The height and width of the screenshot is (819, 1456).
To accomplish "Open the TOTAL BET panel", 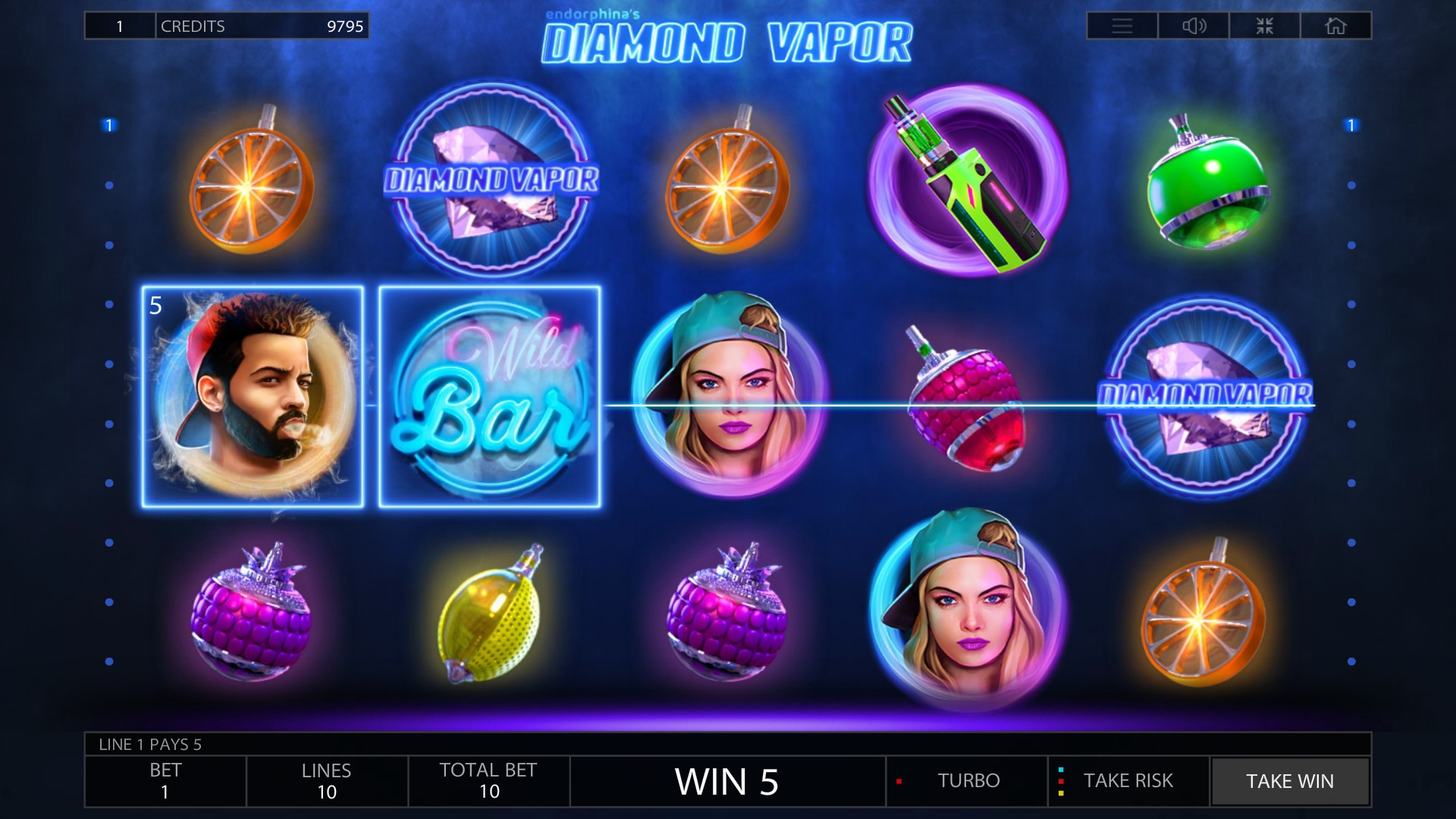I will pos(488,781).
